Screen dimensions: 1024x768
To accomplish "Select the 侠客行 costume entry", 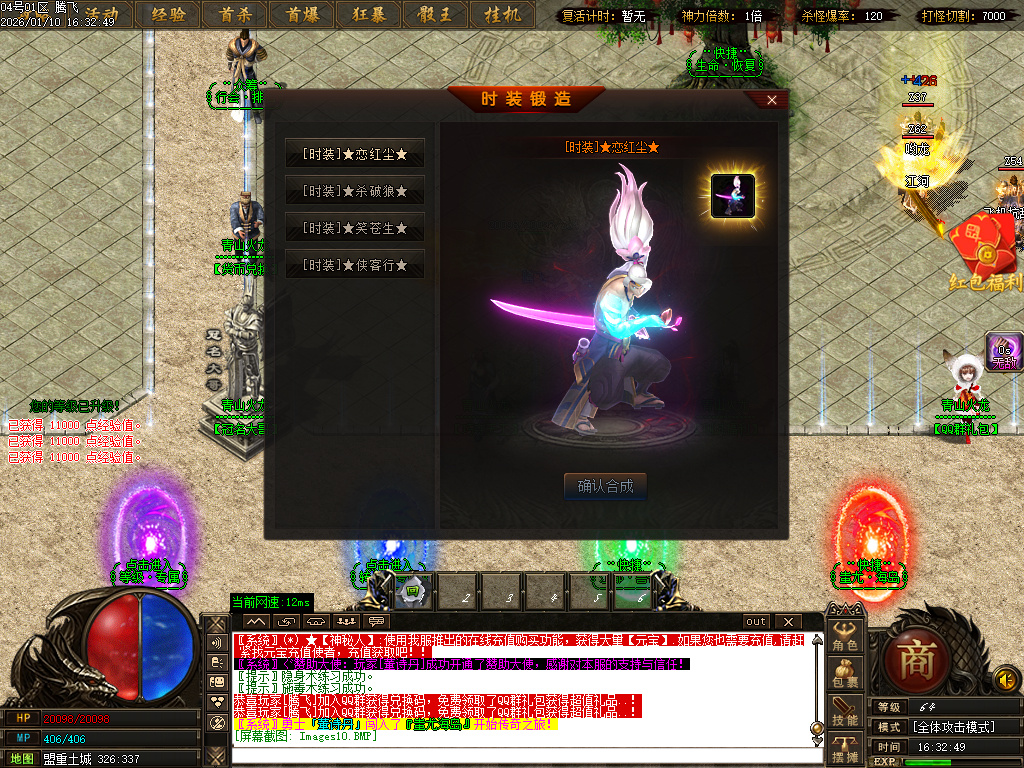I will point(355,265).
